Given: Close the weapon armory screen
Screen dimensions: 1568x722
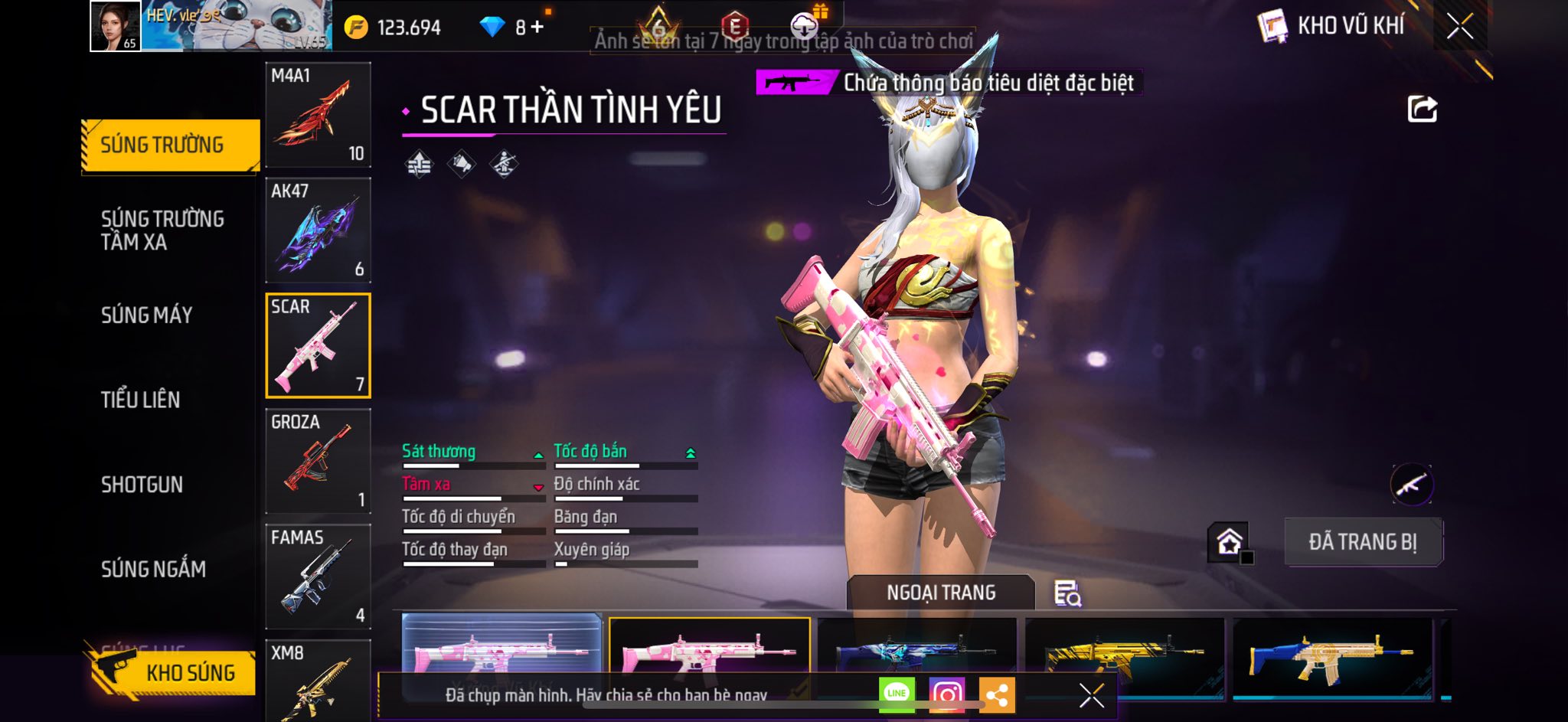Looking at the screenshot, I should (x=1459, y=27).
